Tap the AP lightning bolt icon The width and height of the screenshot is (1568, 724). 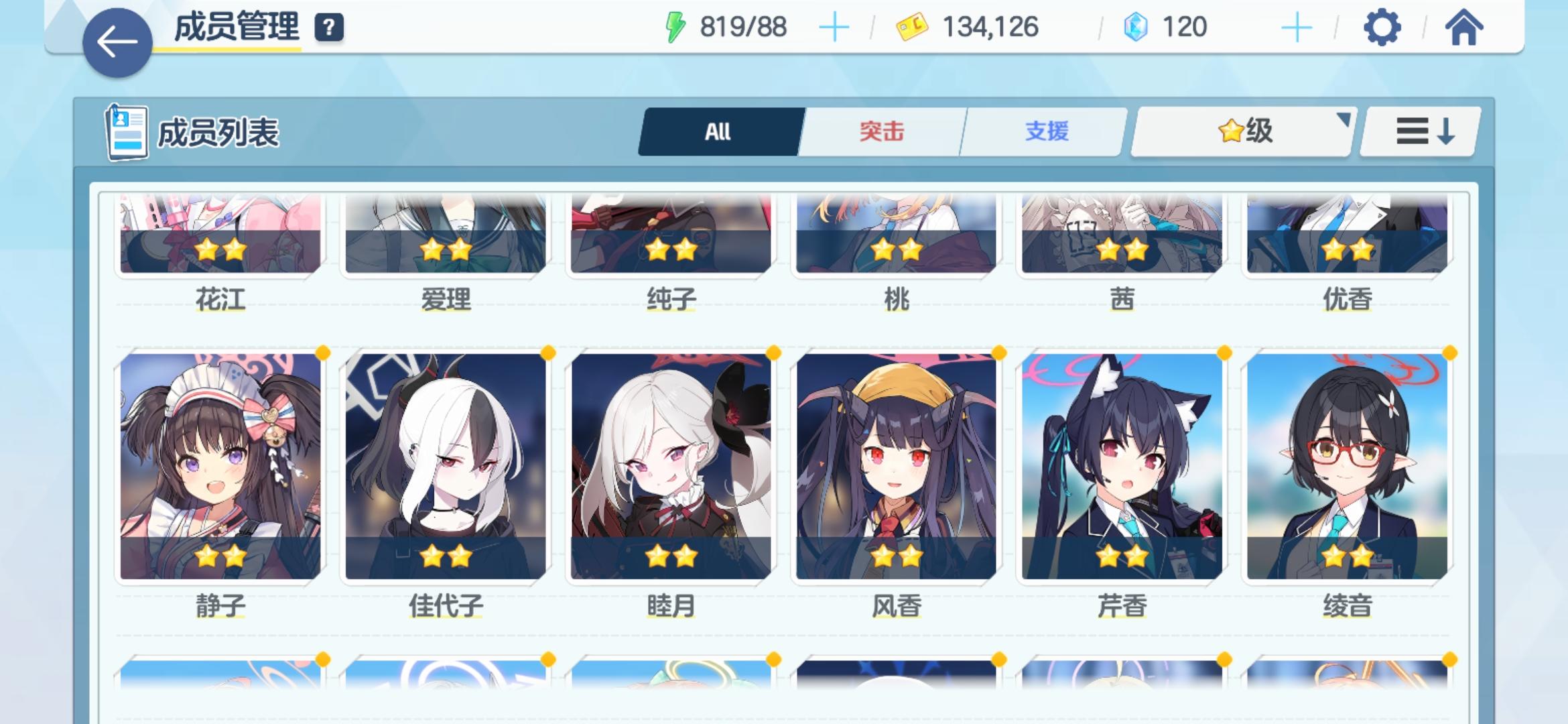point(673,28)
